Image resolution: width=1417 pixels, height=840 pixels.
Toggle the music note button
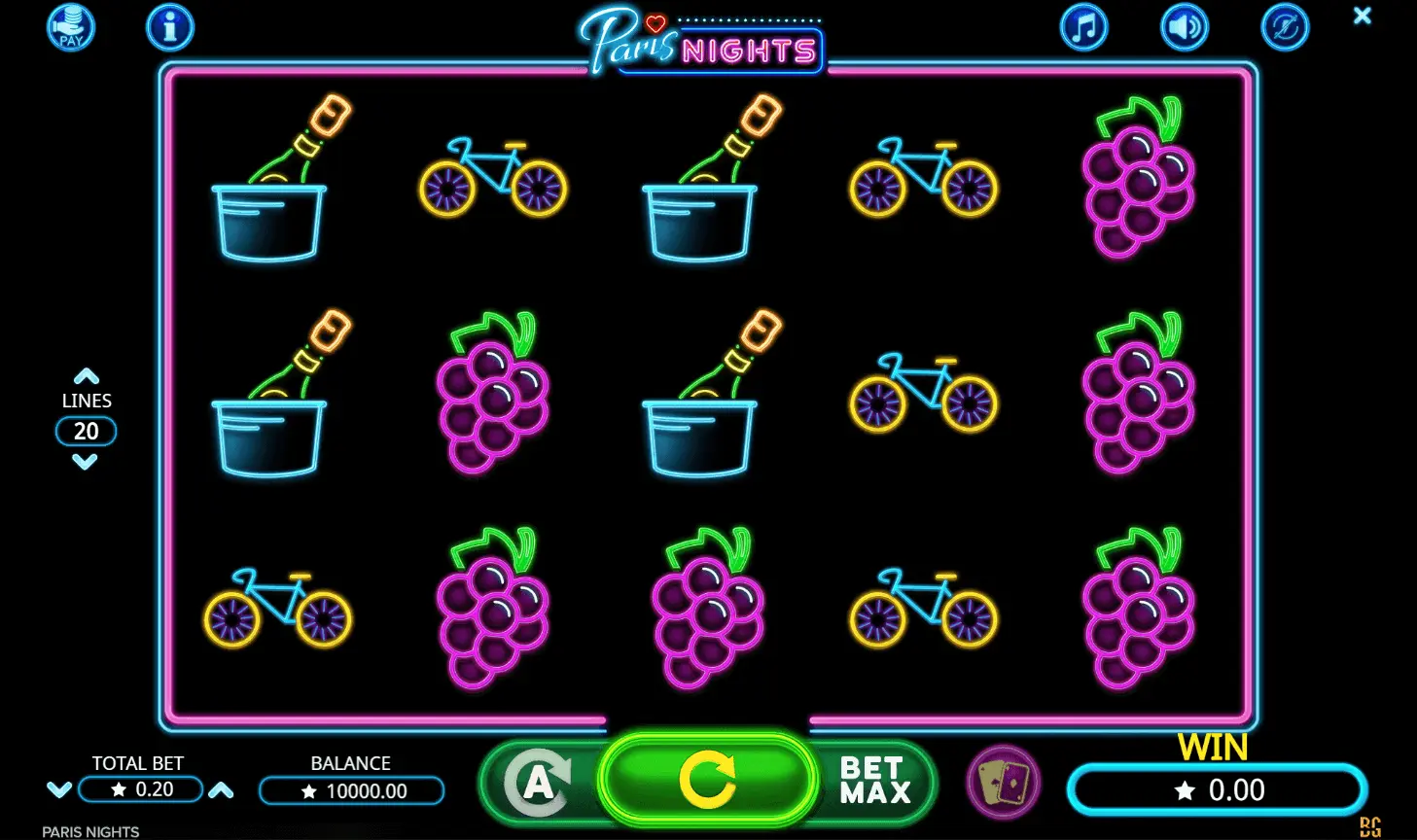1083,27
